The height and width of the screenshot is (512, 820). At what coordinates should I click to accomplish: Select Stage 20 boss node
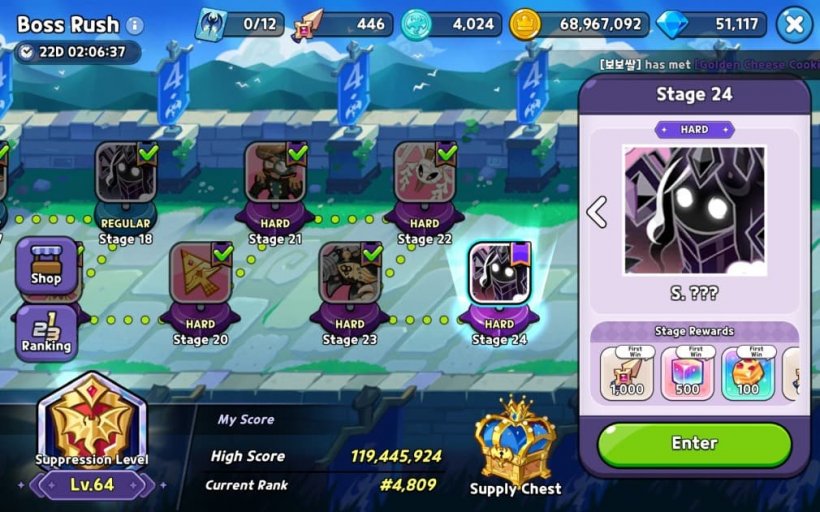pos(200,275)
